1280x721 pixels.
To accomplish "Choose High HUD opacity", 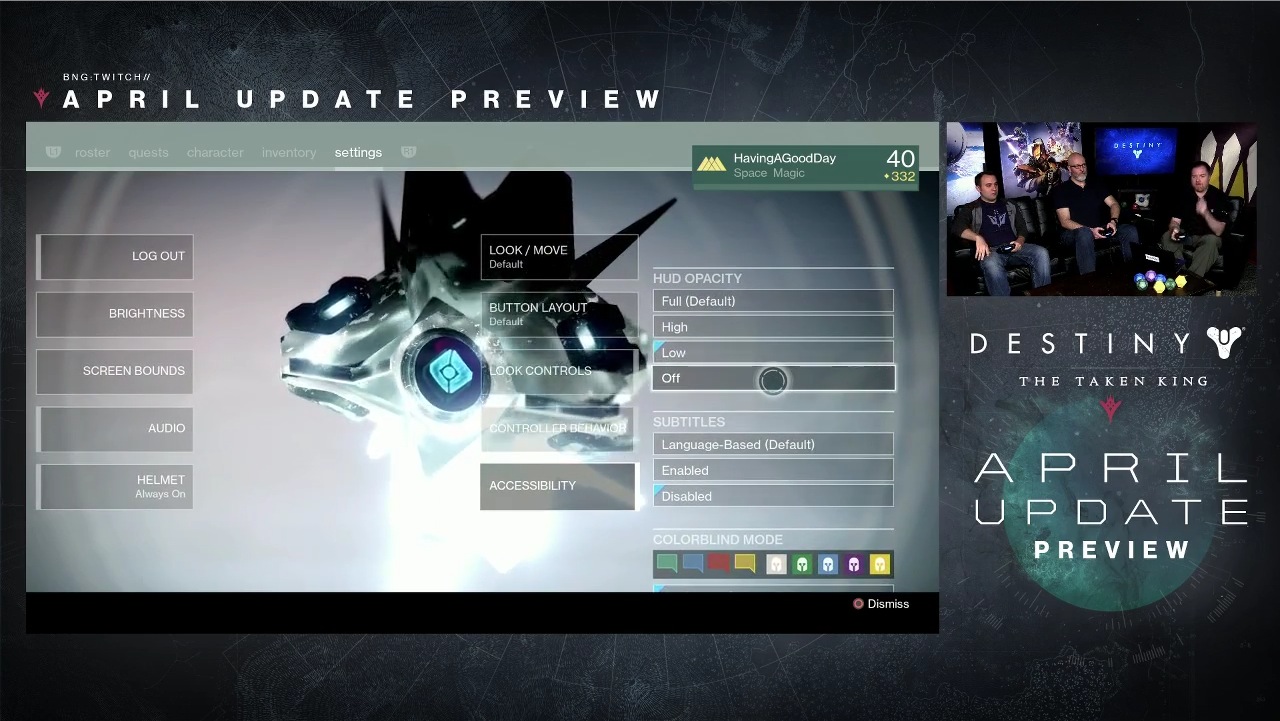I will pos(773,327).
